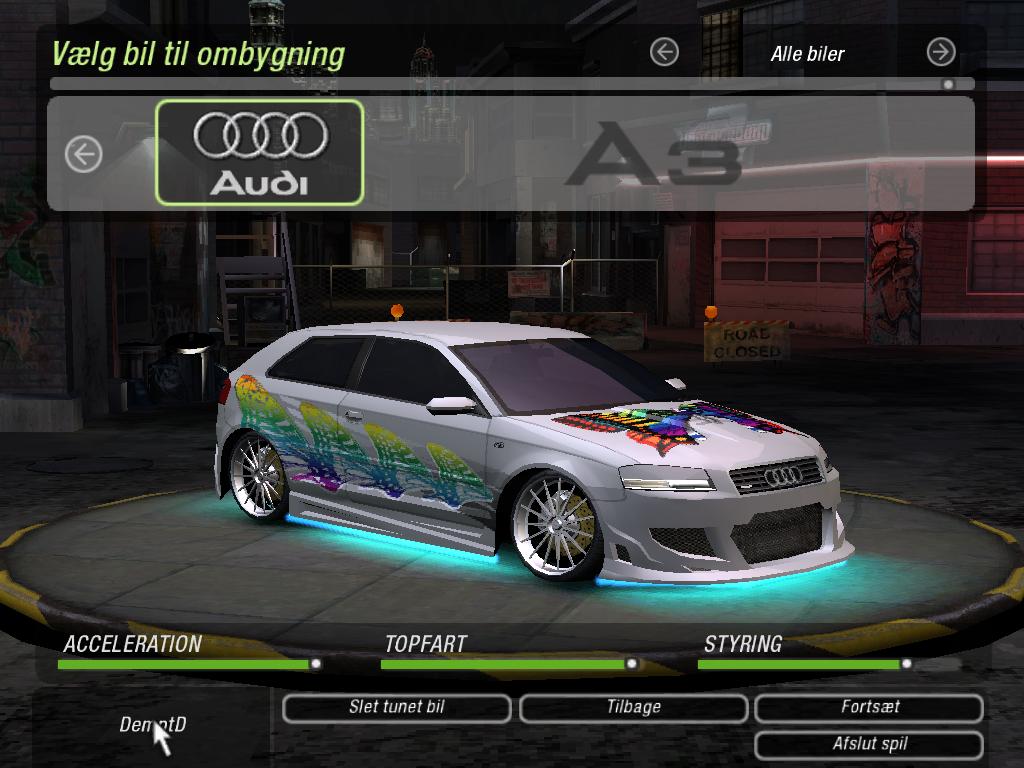Select the A3 model entry
The height and width of the screenshot is (768, 1024).
coord(652,153)
